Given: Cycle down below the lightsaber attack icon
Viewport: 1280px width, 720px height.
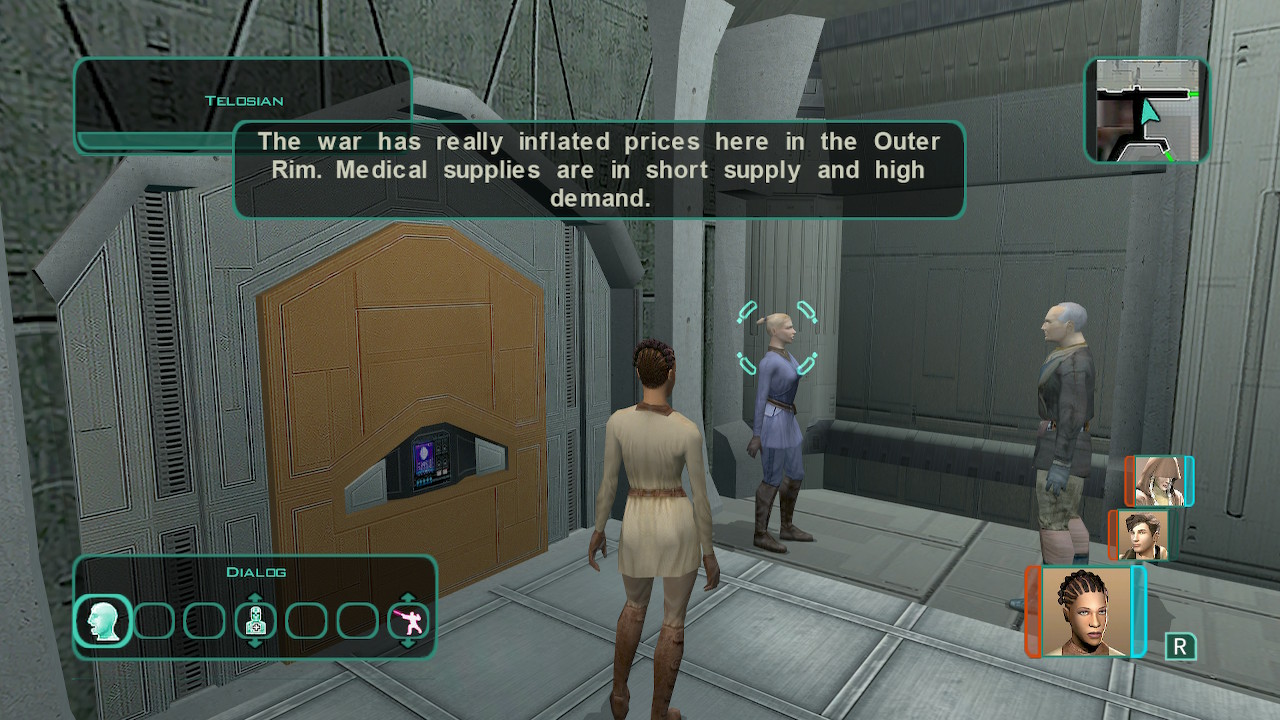Looking at the screenshot, I should pyautogui.click(x=408, y=644).
